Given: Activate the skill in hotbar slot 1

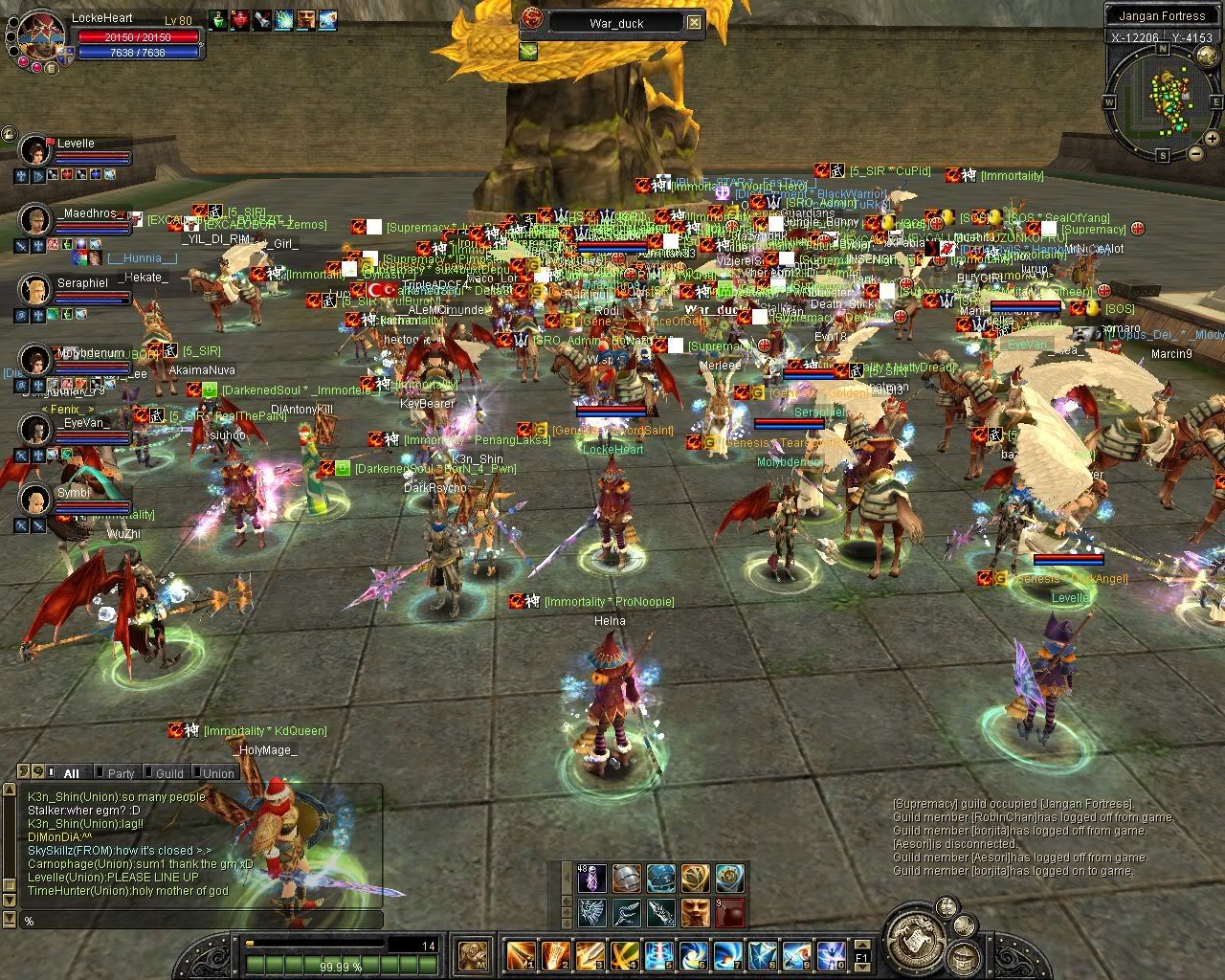Looking at the screenshot, I should tap(522, 955).
